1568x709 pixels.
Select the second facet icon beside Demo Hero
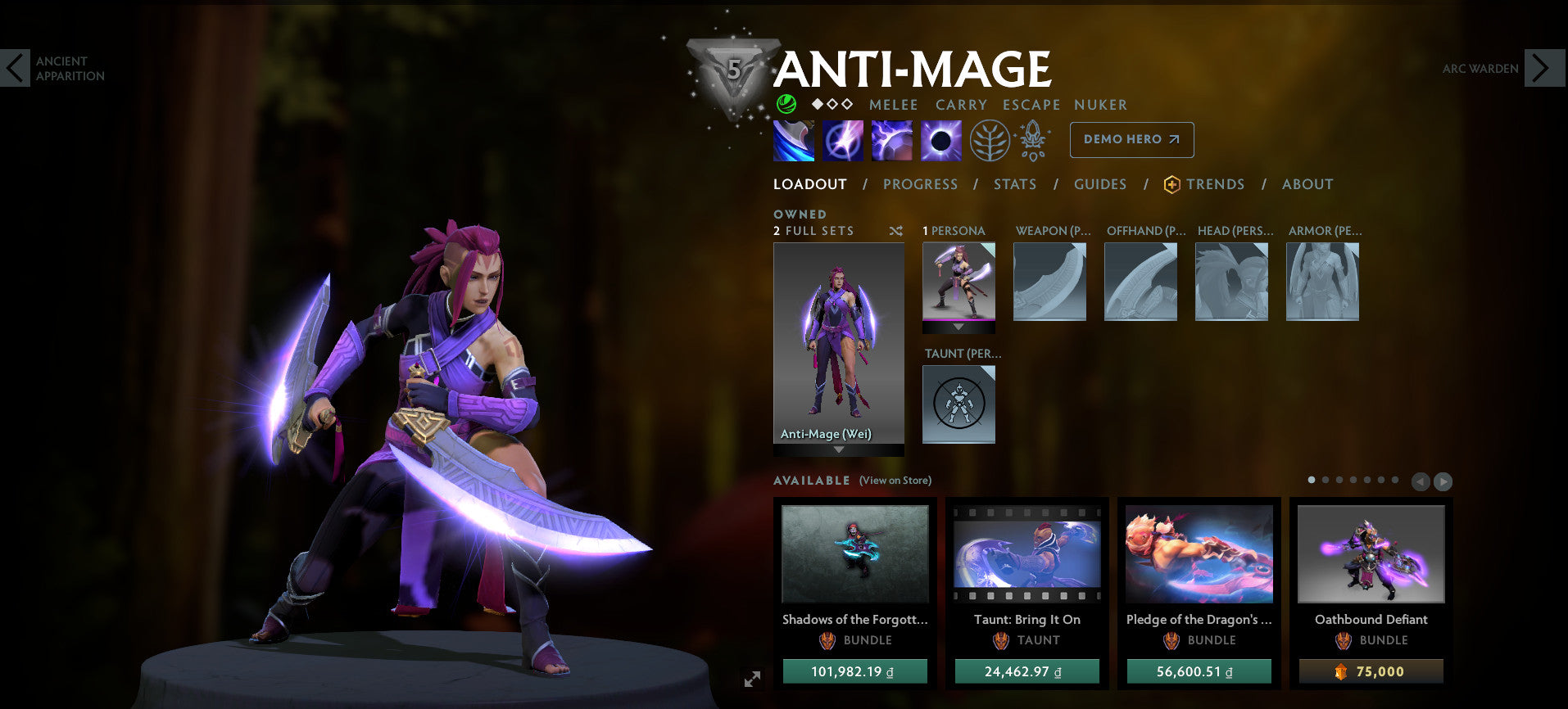(x=1033, y=139)
